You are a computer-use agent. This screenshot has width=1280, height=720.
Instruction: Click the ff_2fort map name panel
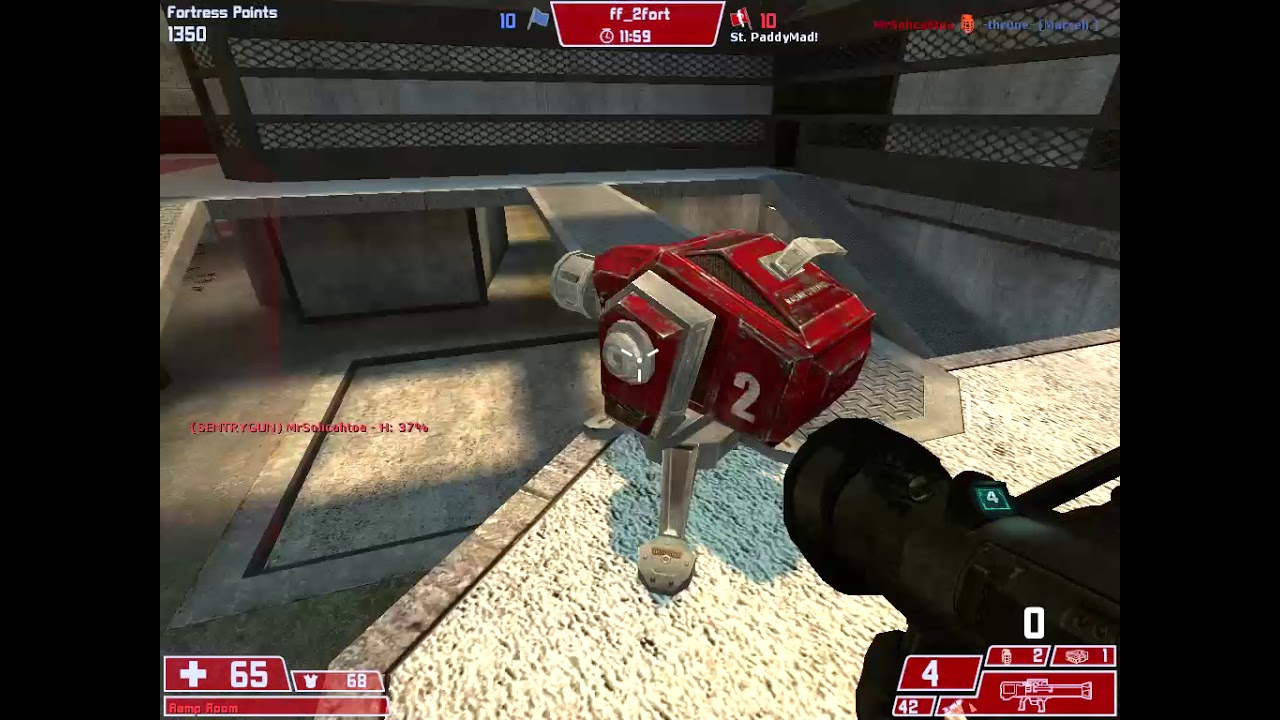coord(638,24)
